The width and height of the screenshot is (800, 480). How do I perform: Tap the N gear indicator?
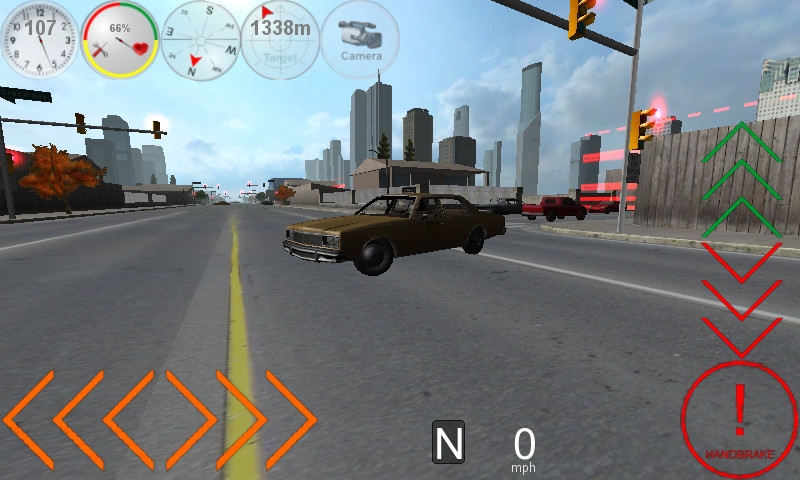tap(448, 442)
